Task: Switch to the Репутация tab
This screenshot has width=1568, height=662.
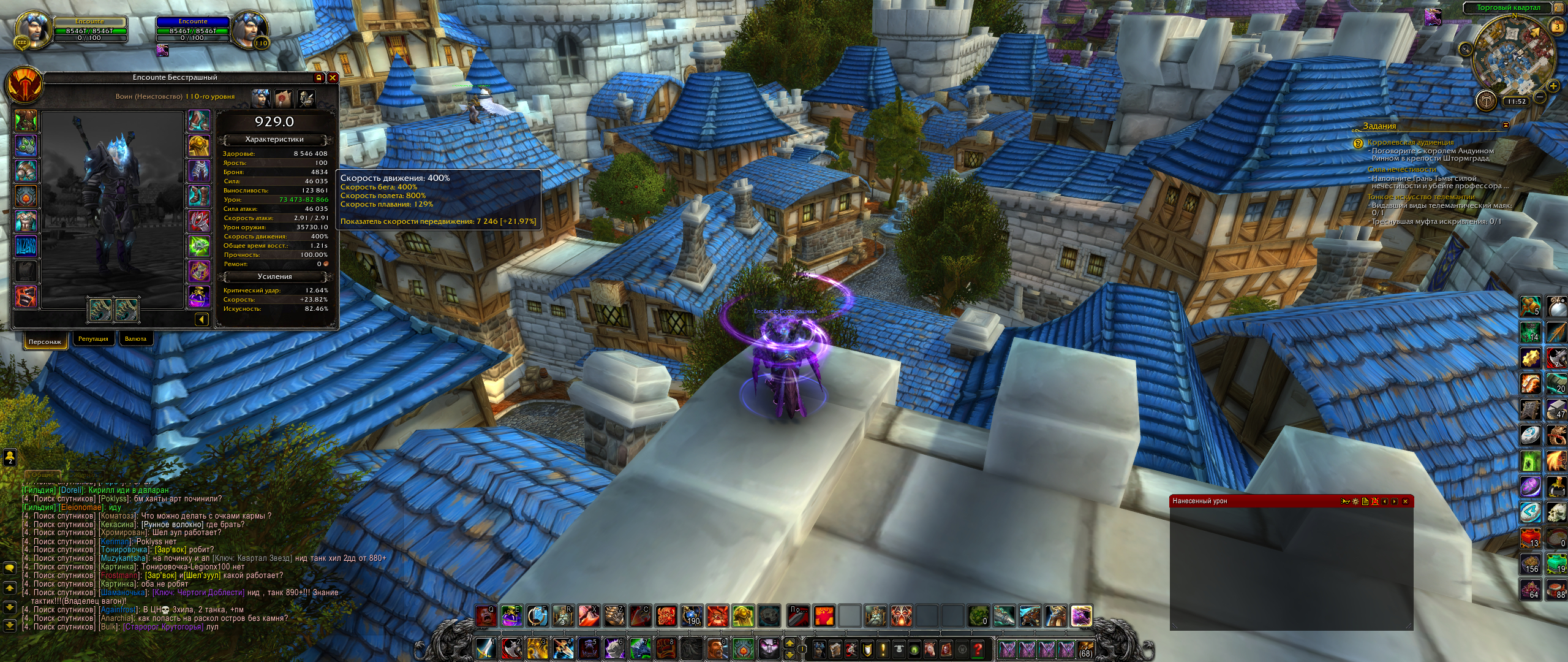Action: 93,339
